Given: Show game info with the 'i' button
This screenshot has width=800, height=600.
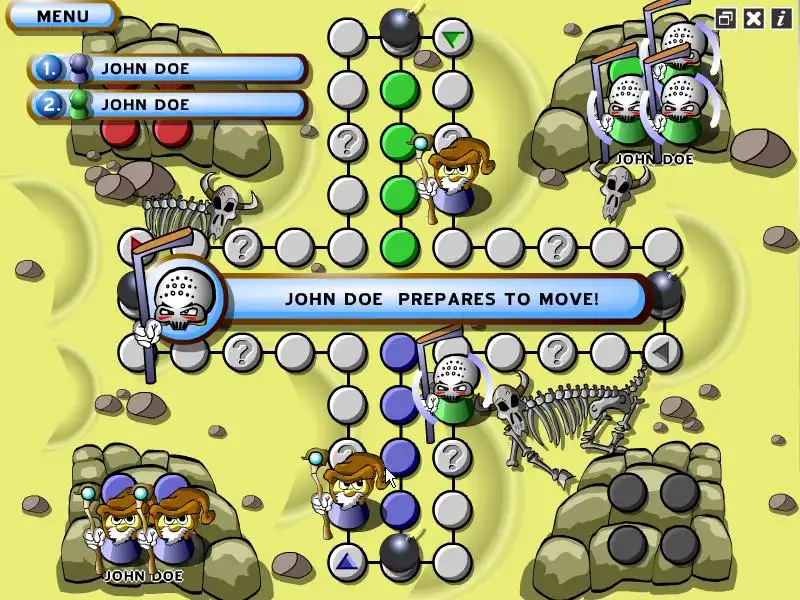Looking at the screenshot, I should coord(780,18).
